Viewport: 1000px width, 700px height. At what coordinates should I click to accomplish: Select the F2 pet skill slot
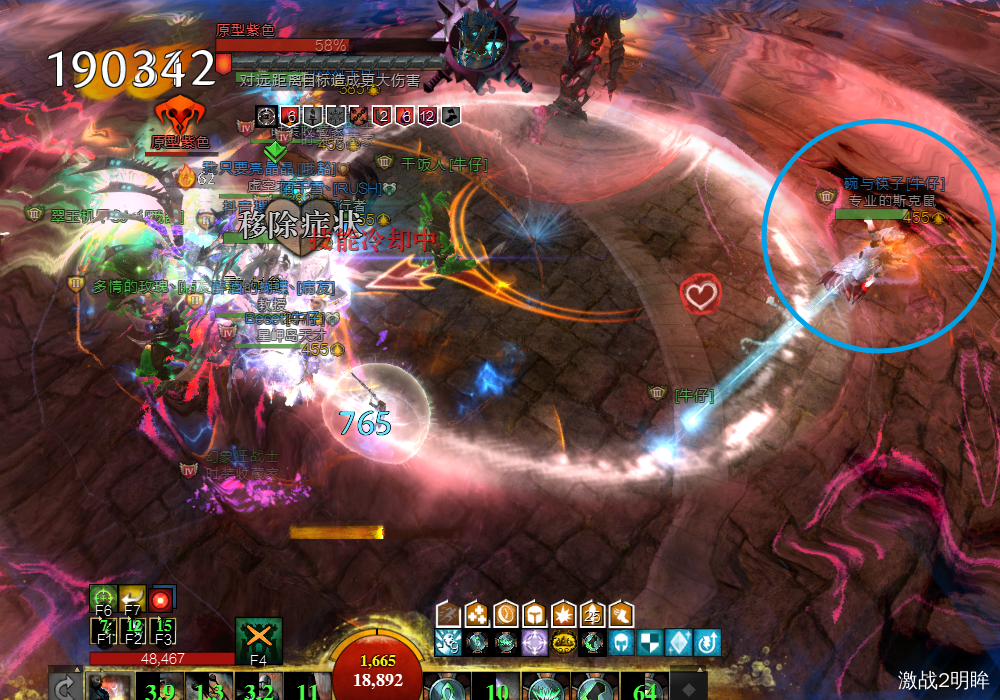click(132, 630)
